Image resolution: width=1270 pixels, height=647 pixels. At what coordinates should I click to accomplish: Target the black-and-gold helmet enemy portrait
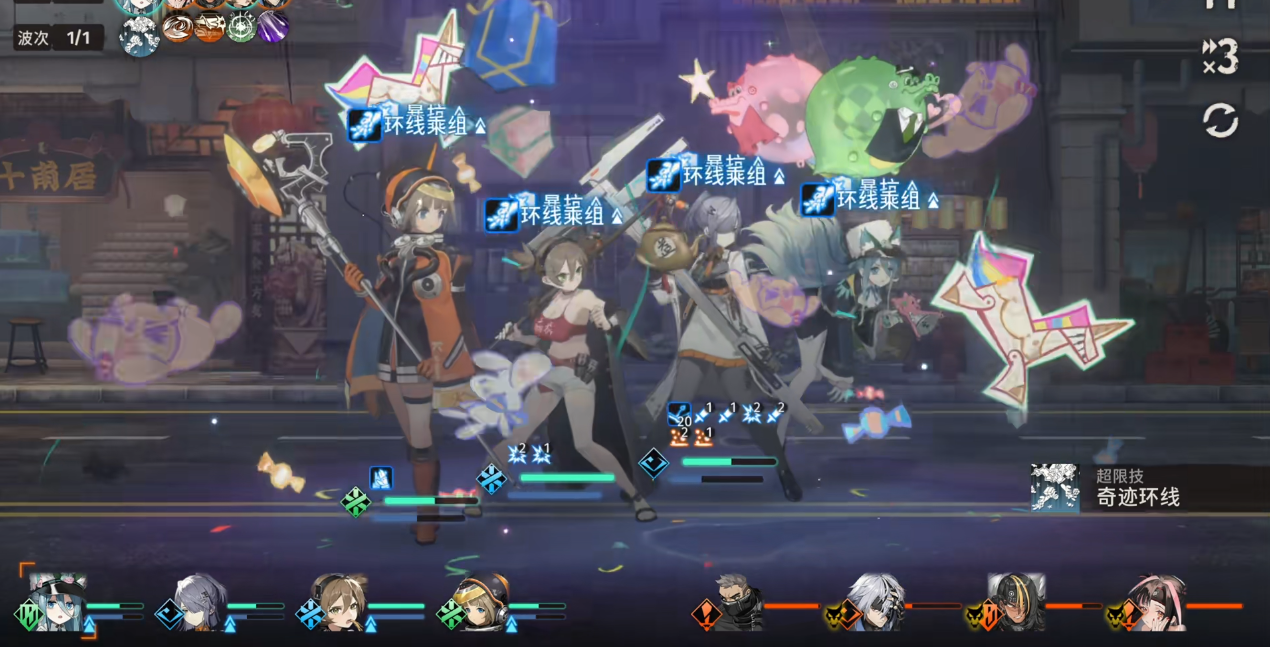click(x=1016, y=602)
